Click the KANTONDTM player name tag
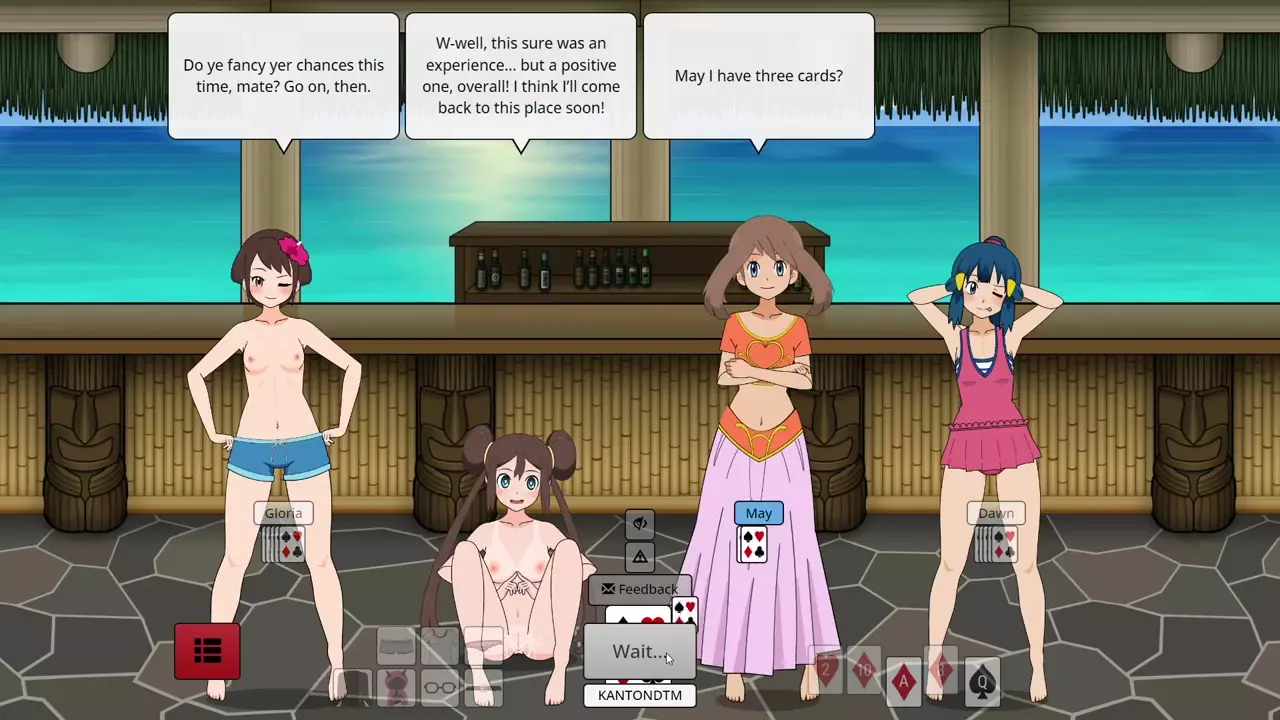The width and height of the screenshot is (1280, 720). (639, 695)
